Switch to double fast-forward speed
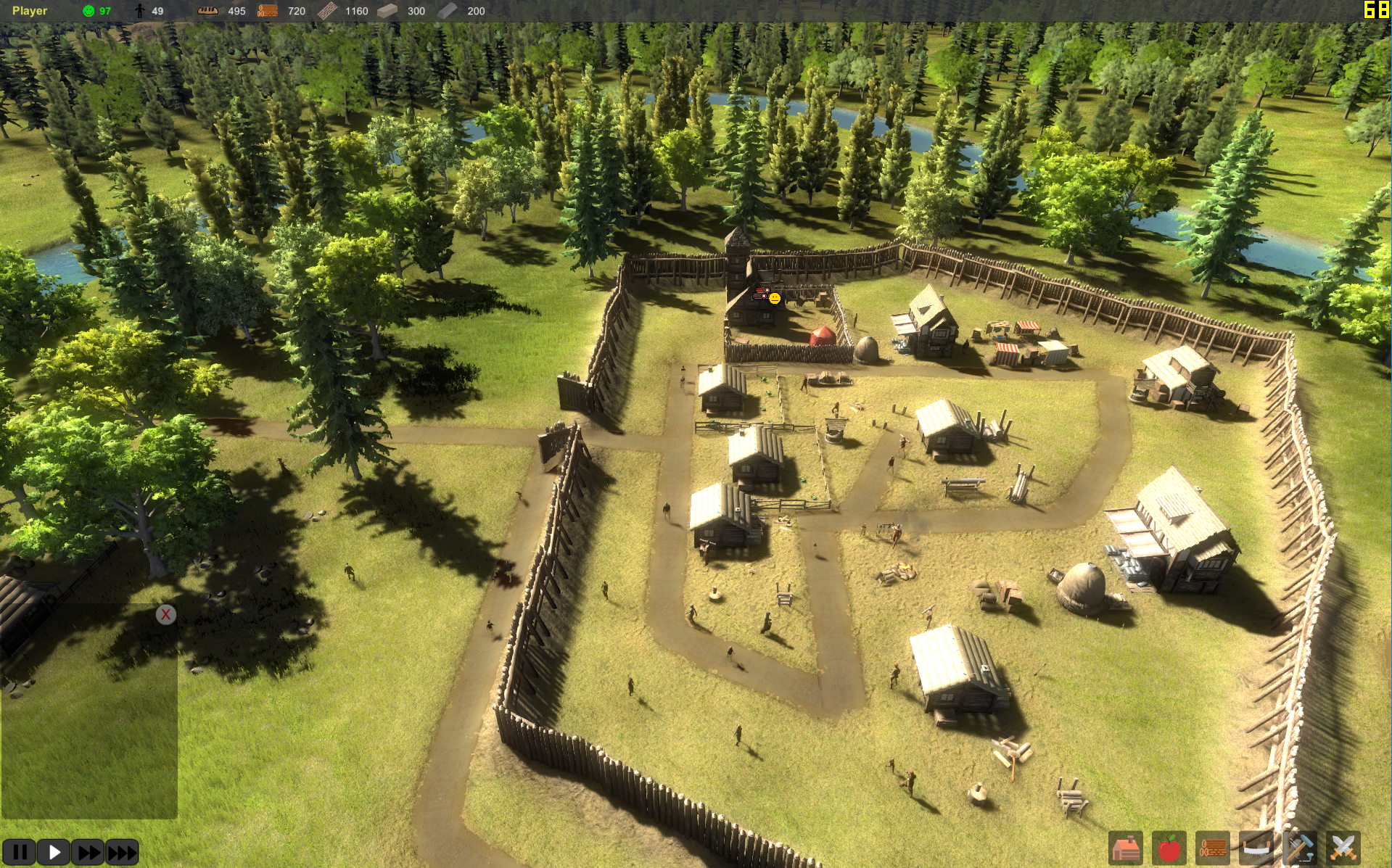This screenshot has width=1392, height=868. coord(88,852)
